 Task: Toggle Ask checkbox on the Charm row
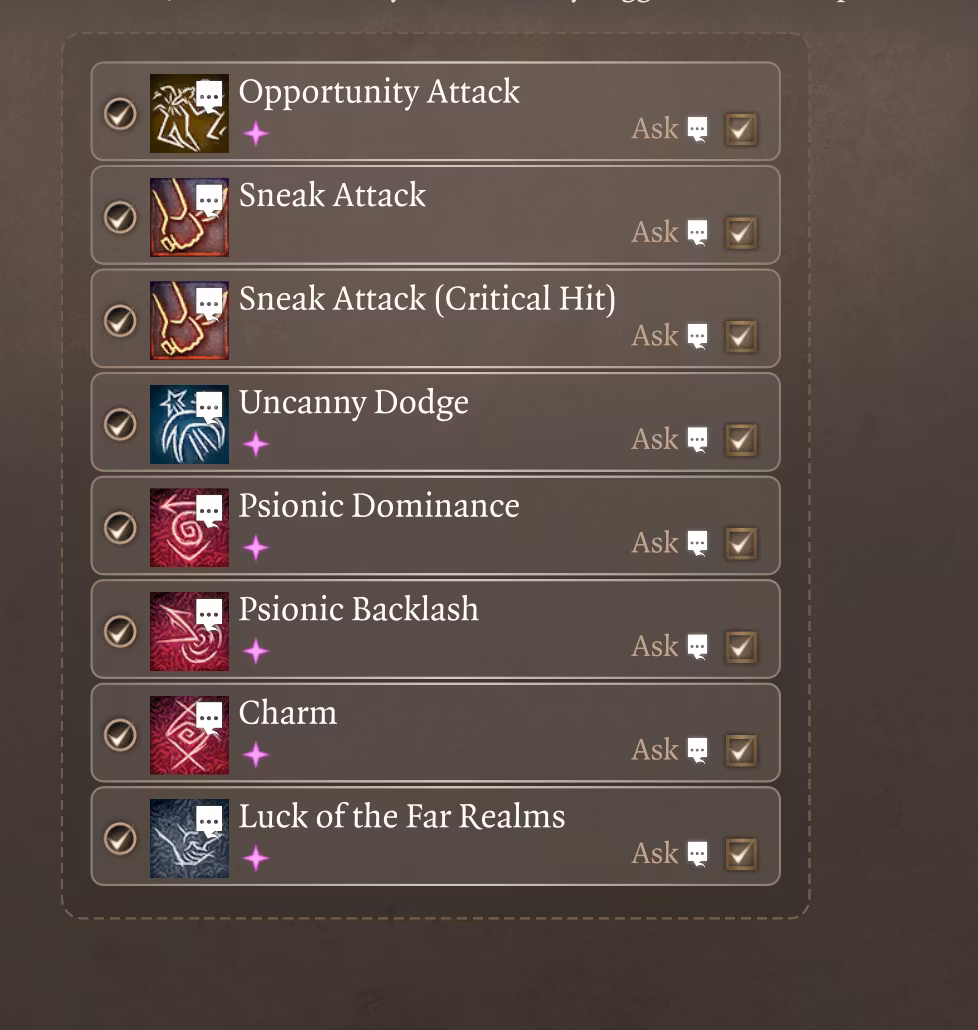click(x=740, y=750)
